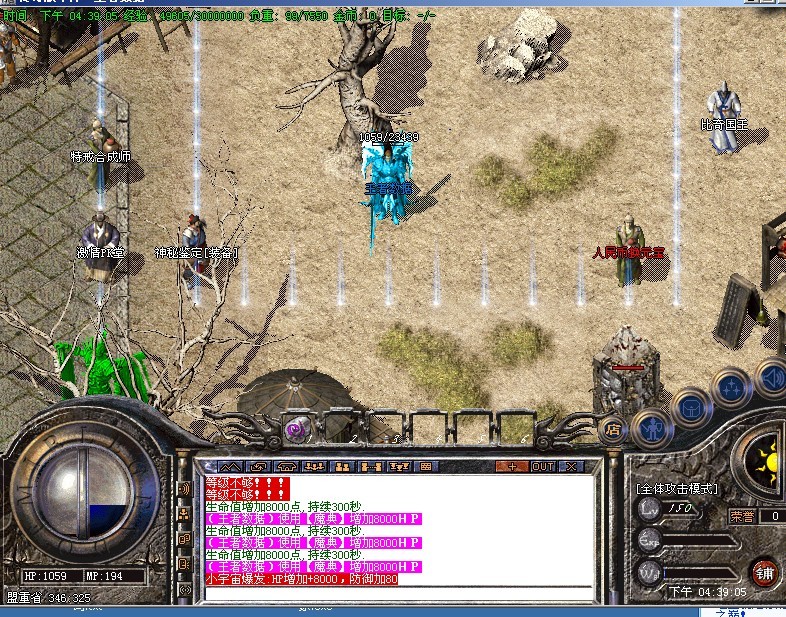Open the 店 shop button
The width and height of the screenshot is (786, 617).
click(614, 430)
